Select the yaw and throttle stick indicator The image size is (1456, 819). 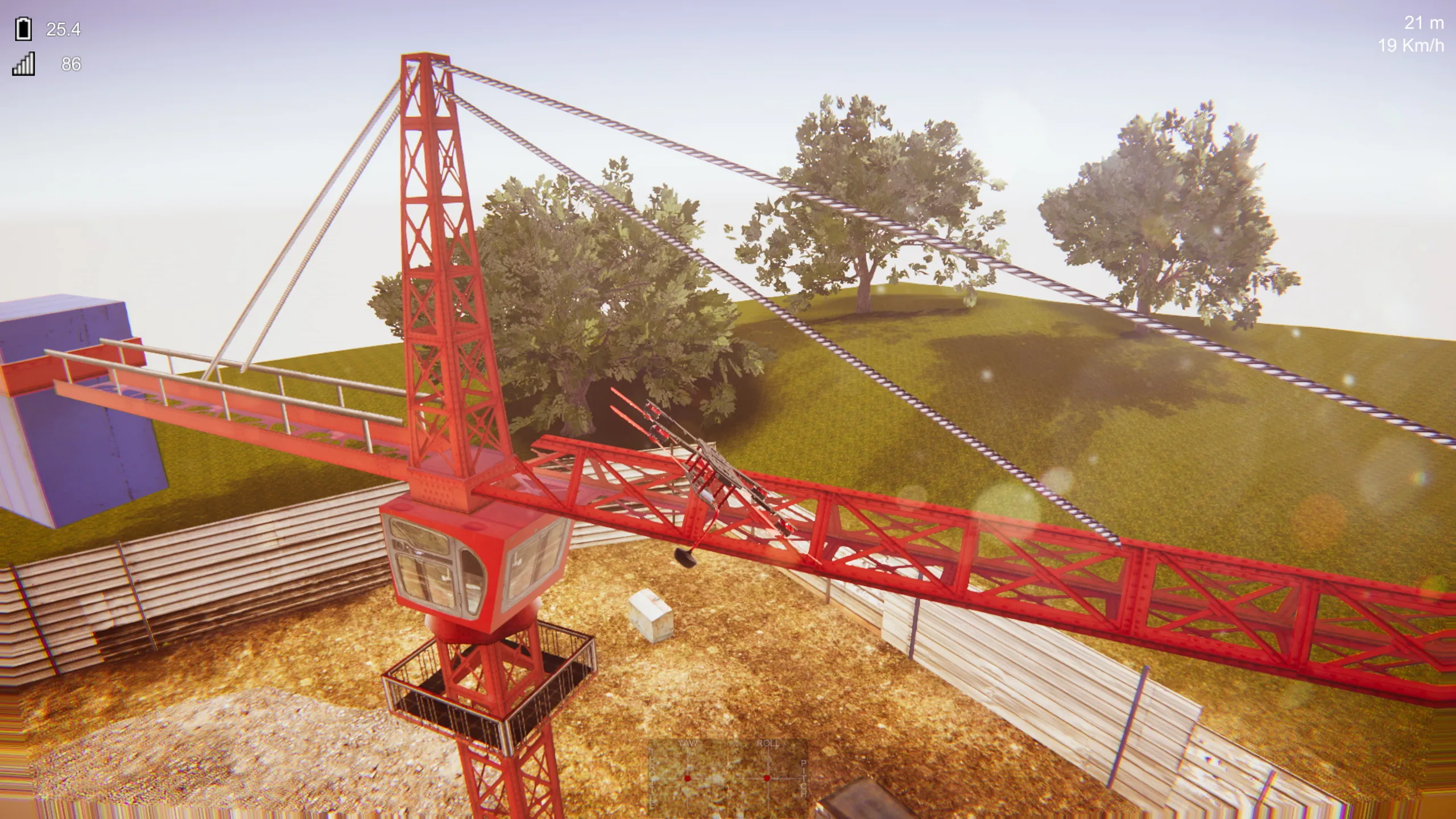click(x=688, y=777)
